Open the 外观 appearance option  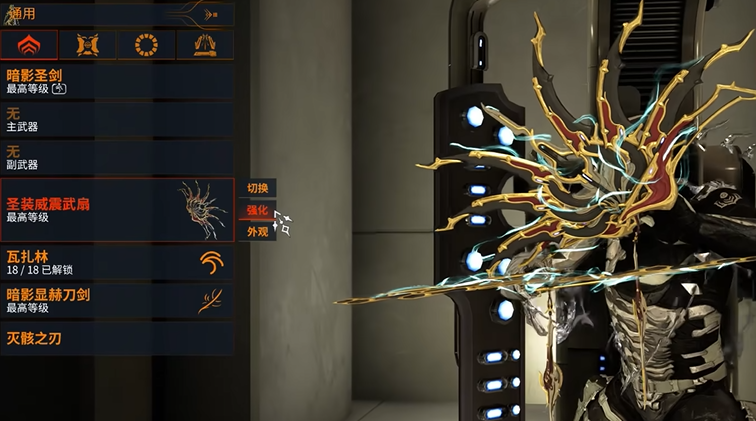point(257,232)
